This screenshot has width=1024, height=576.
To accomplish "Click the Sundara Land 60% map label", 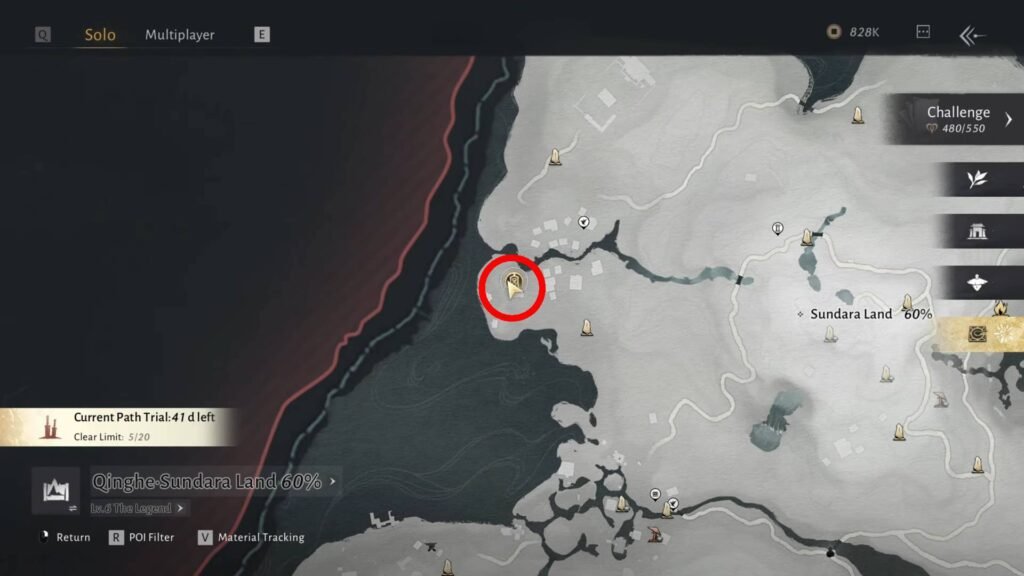I will [870, 314].
